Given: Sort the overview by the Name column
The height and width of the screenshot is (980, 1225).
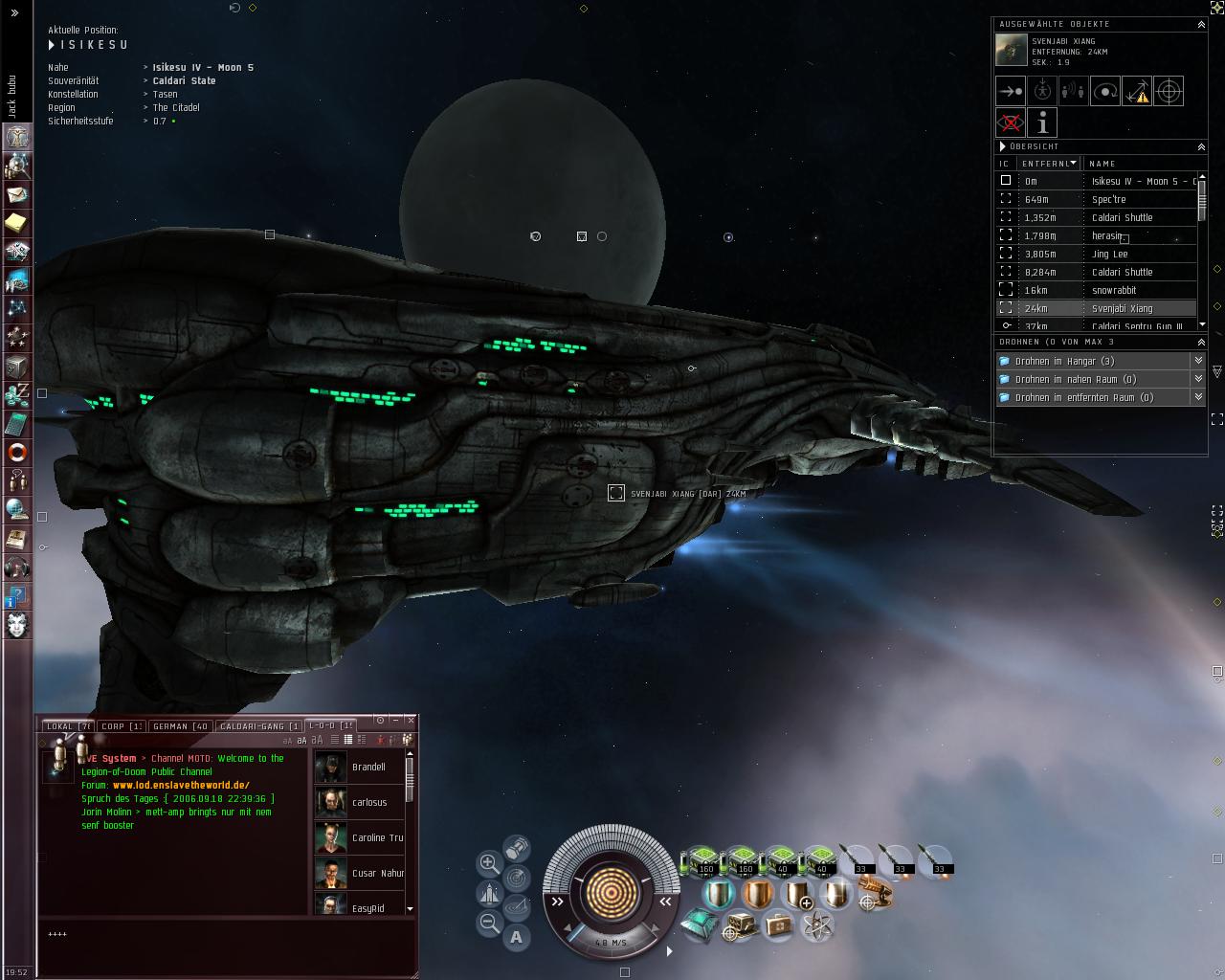Looking at the screenshot, I should point(1139,164).
